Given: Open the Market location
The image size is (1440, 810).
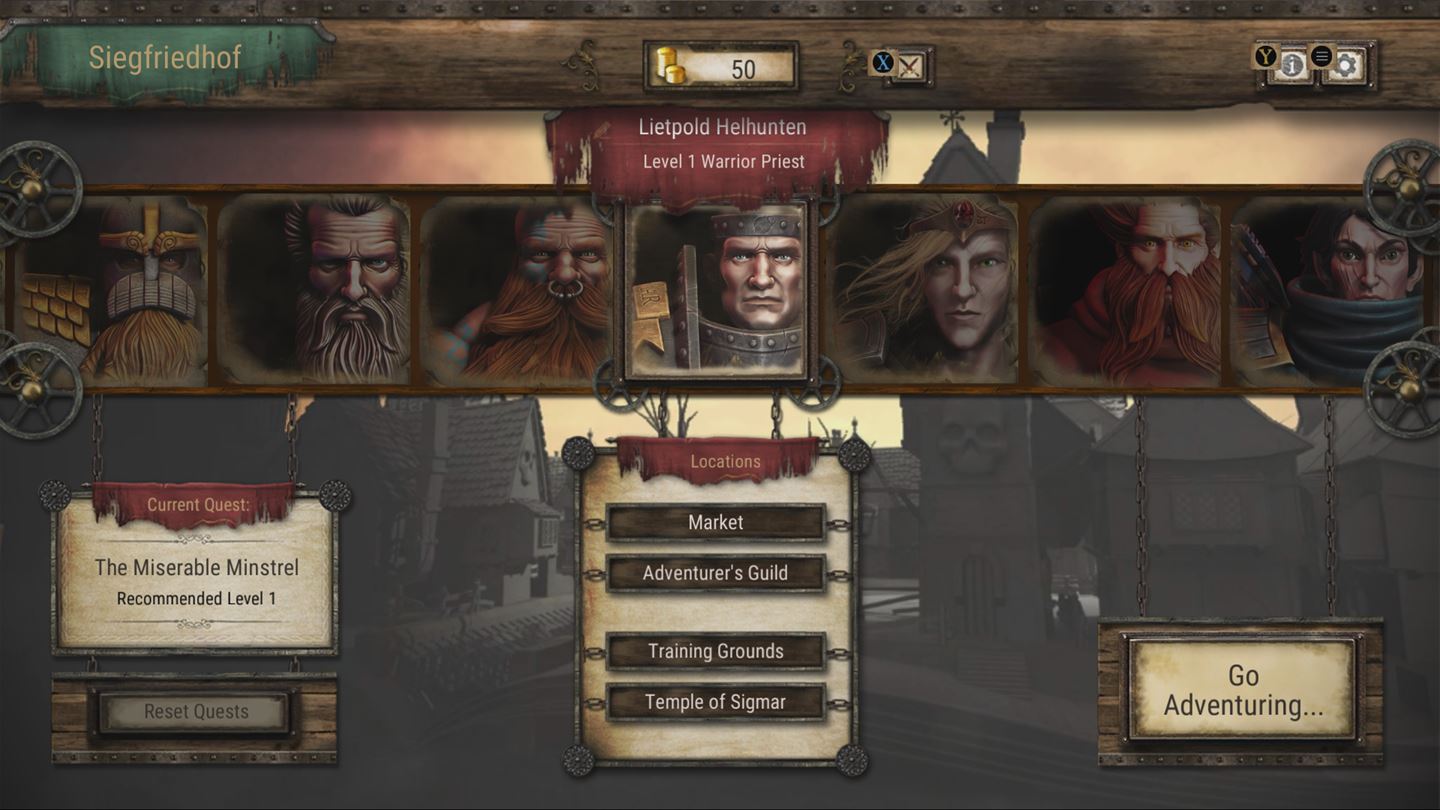Looking at the screenshot, I should (716, 522).
